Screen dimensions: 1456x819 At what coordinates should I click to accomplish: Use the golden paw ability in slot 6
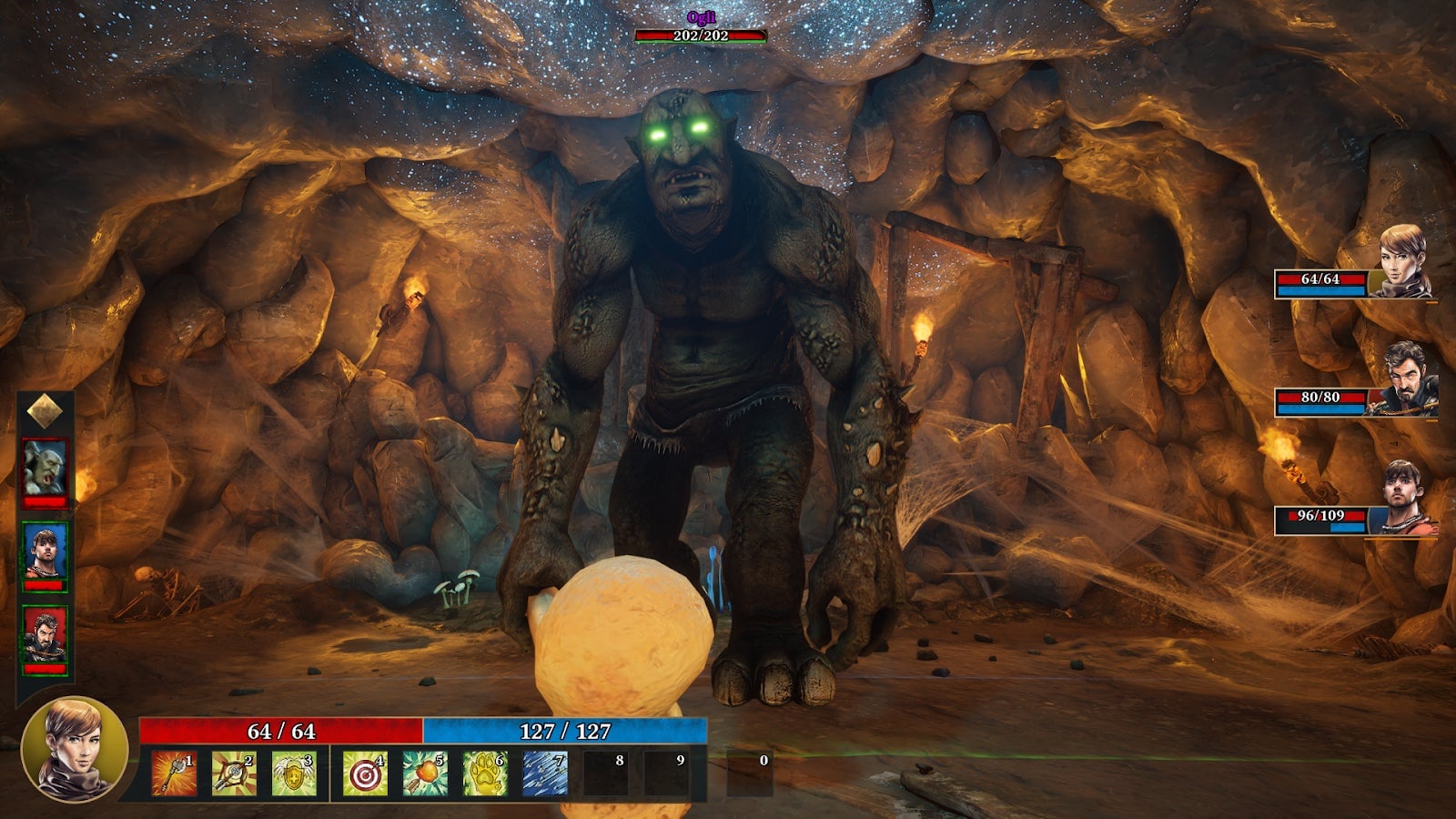[484, 773]
